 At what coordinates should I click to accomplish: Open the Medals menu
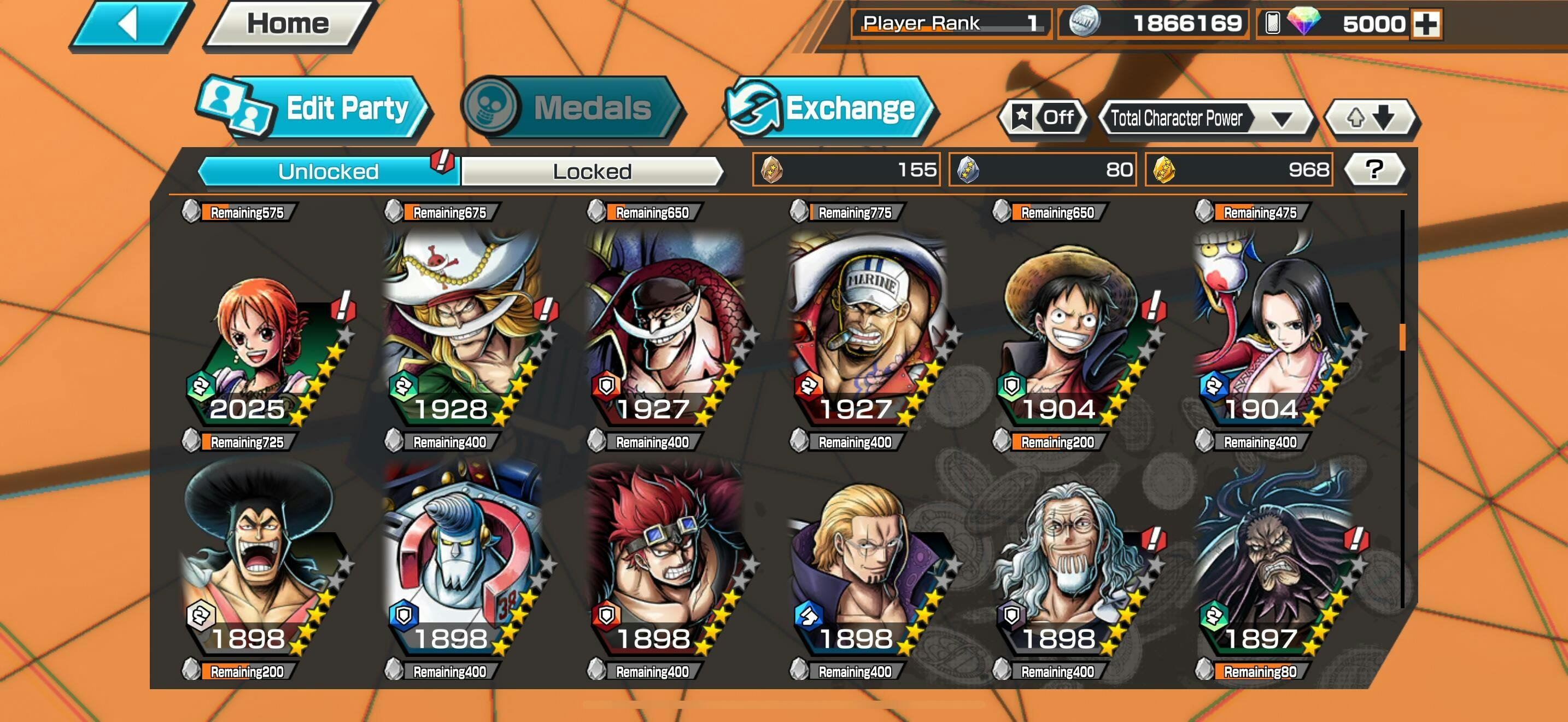click(572, 108)
